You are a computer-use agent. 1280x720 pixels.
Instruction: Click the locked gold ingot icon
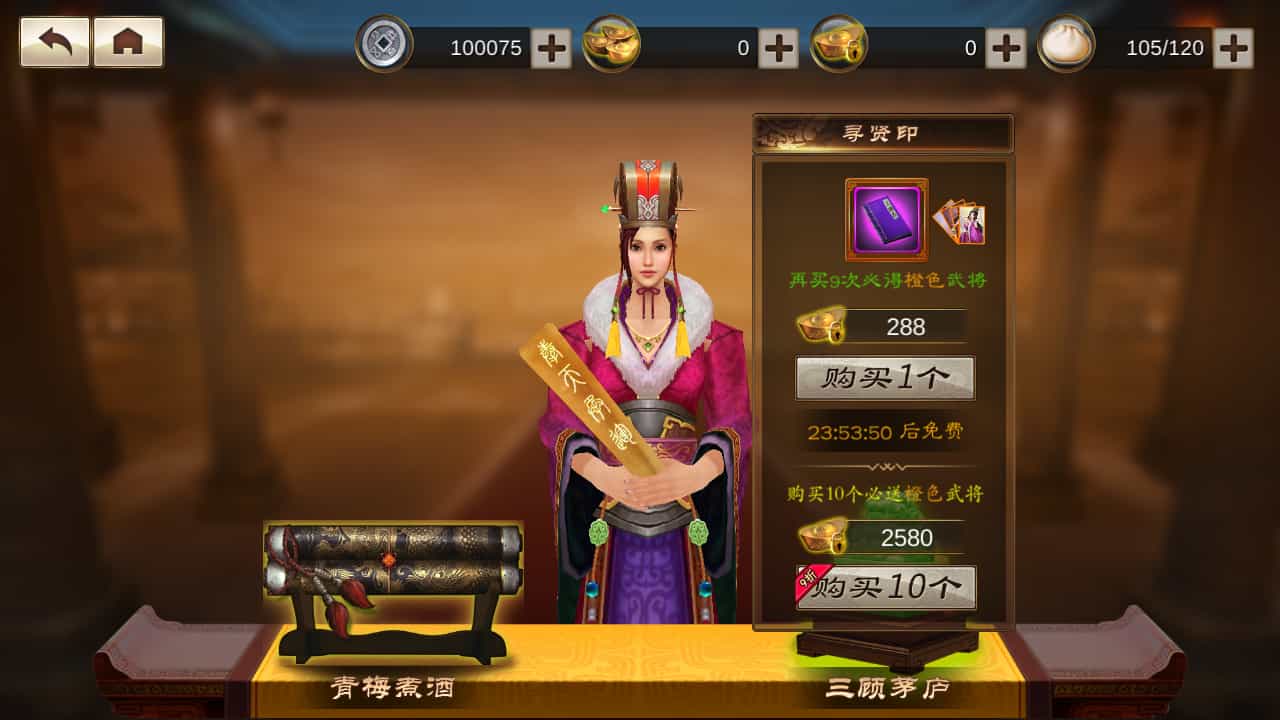840,44
